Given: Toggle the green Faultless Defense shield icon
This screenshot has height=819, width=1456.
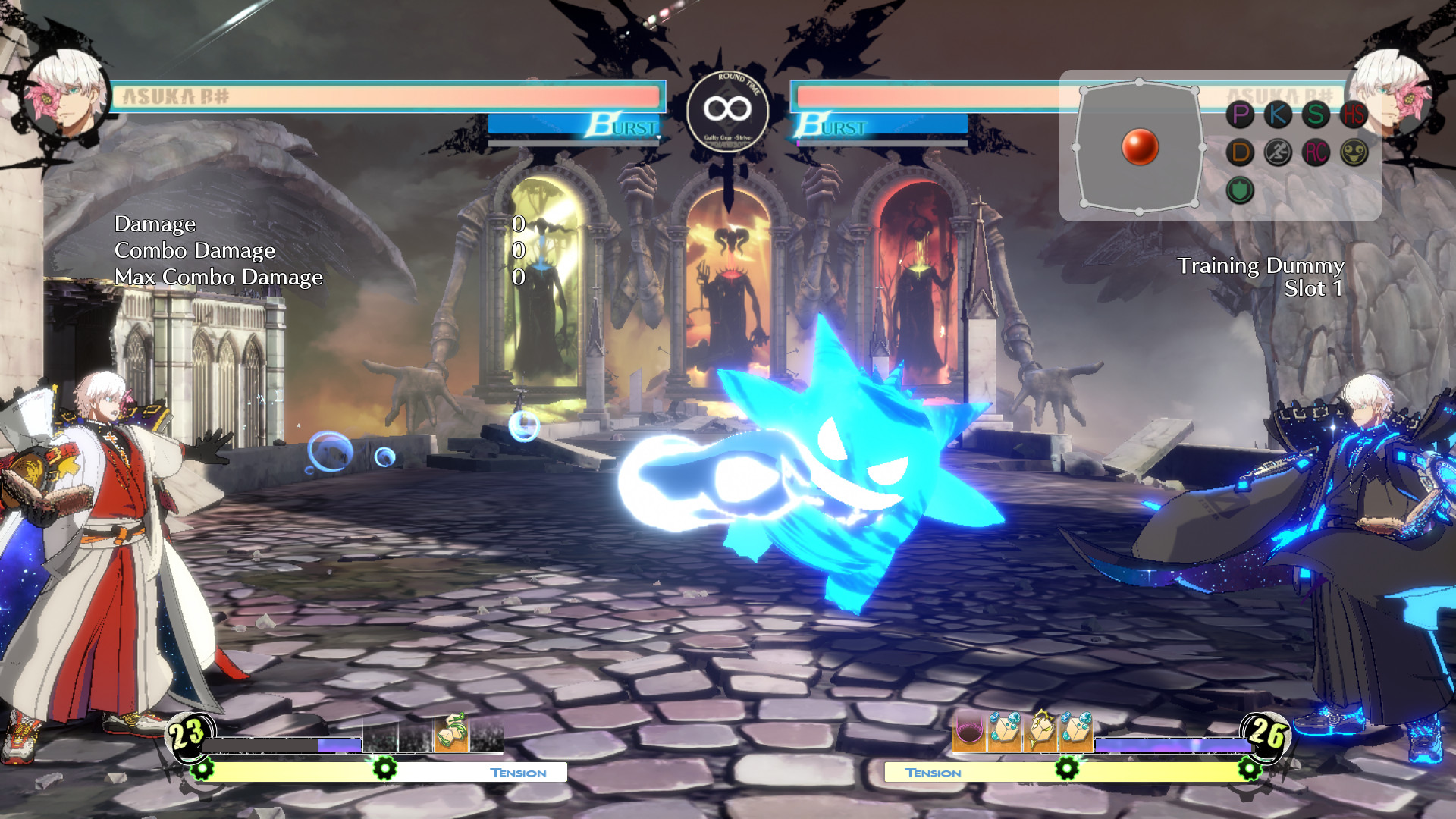Looking at the screenshot, I should (x=1241, y=191).
